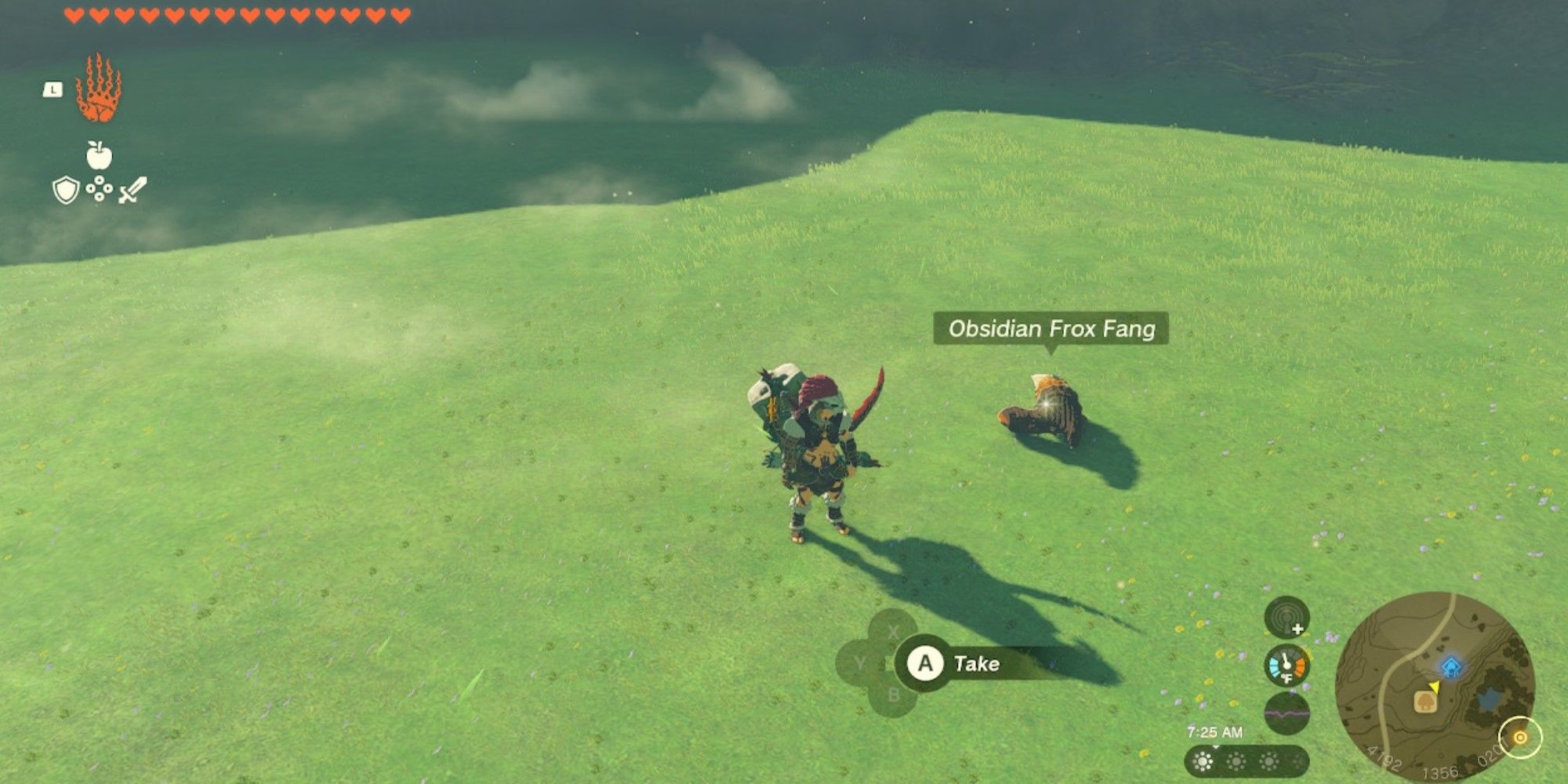Click the blue shrine marker on the minimap

[1452, 666]
